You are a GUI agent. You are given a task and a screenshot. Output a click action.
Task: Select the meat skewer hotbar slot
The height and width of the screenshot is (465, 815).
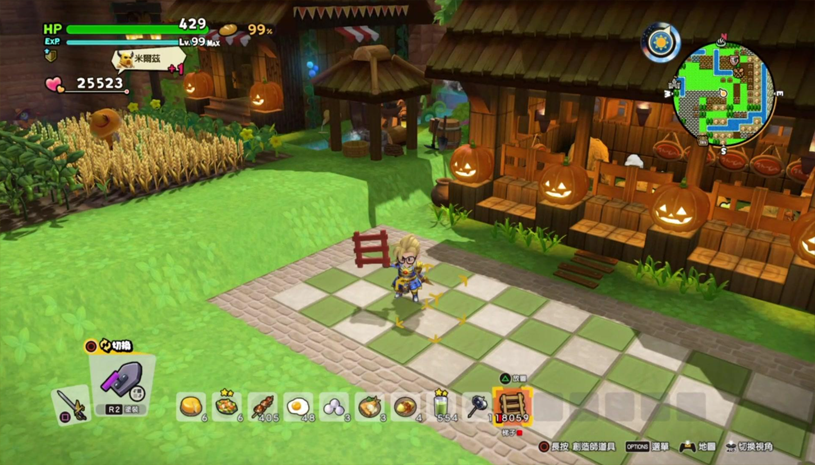[x=262, y=406]
